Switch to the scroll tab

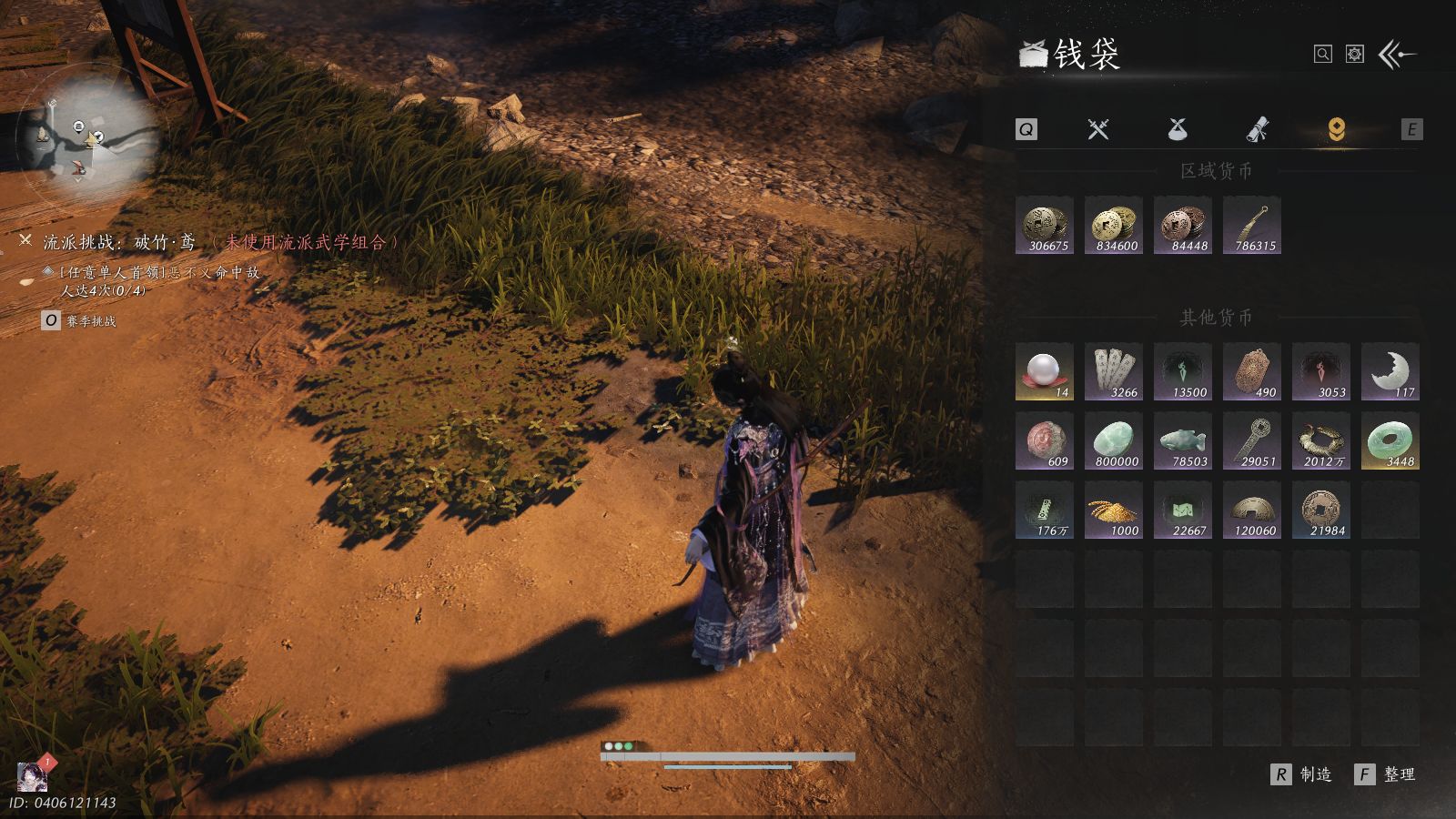point(1257,129)
